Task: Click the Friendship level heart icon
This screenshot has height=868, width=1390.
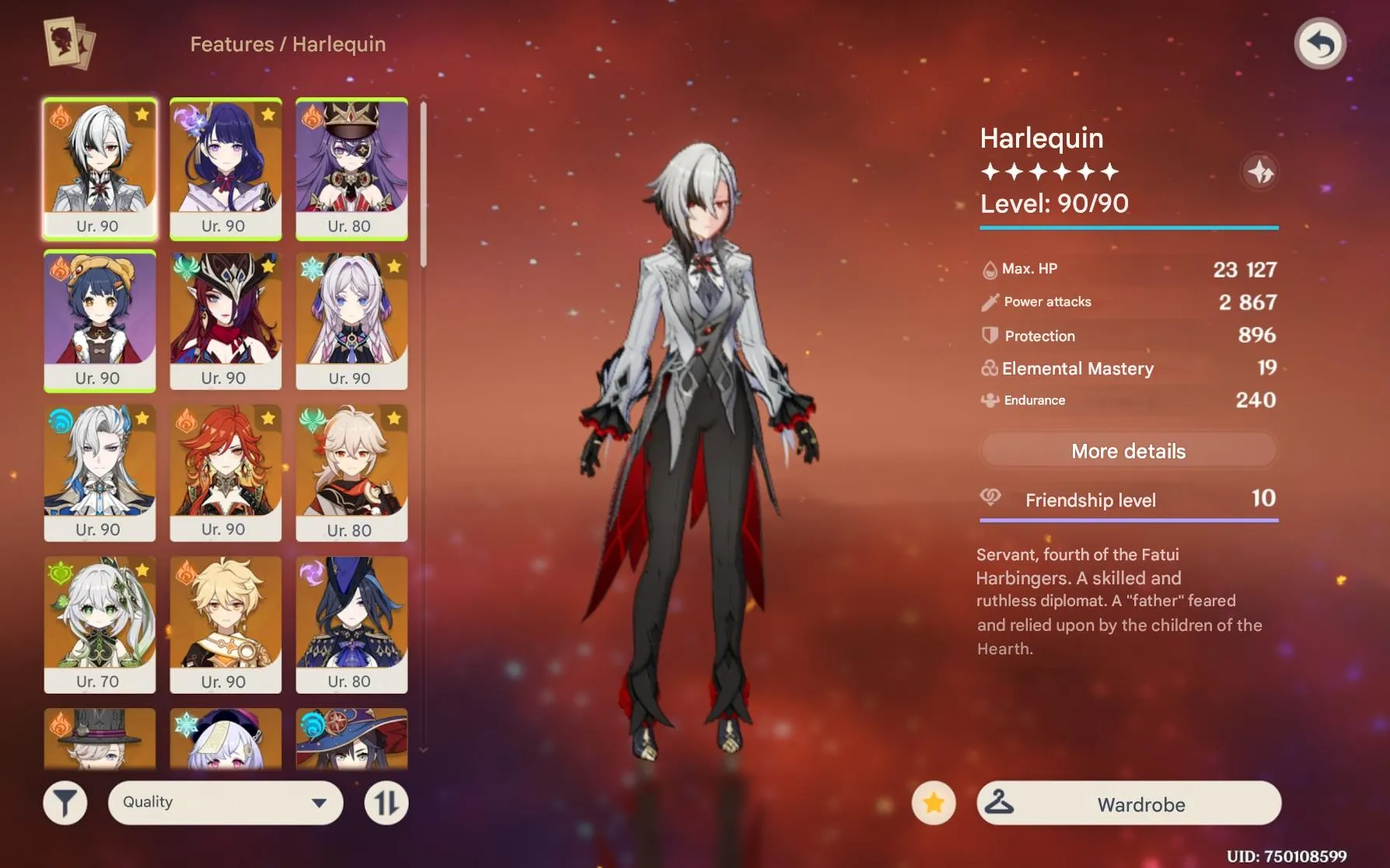Action: tap(990, 497)
